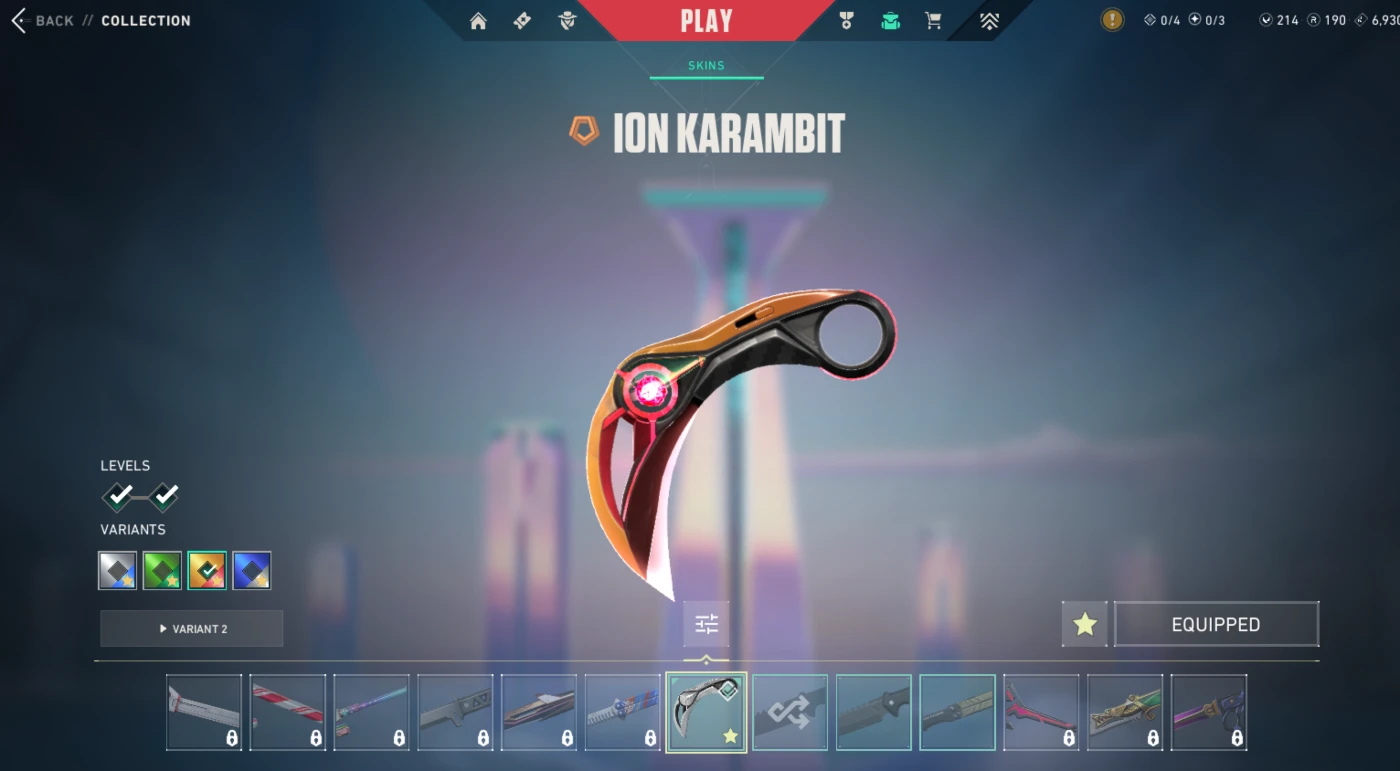The image size is (1400, 771).
Task: Select the Ion Karambit thumbnail
Action: click(x=706, y=712)
